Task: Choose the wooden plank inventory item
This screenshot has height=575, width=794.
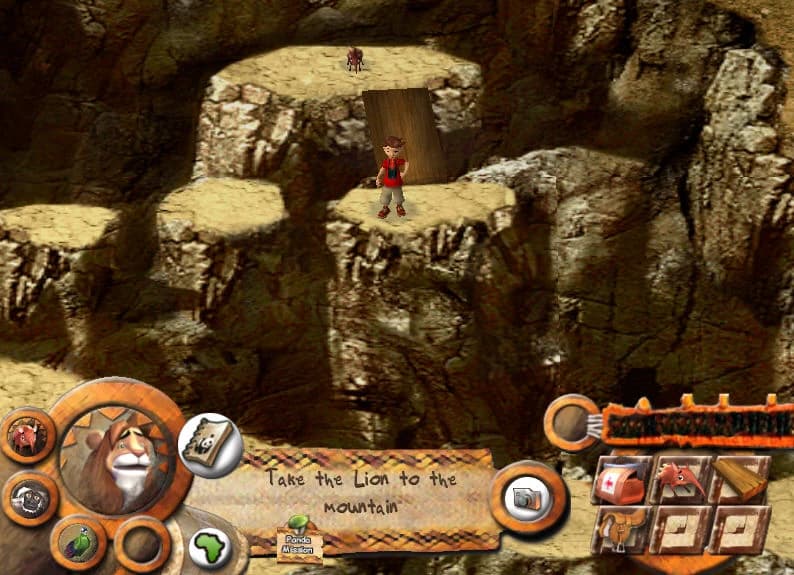Action: pos(741,479)
